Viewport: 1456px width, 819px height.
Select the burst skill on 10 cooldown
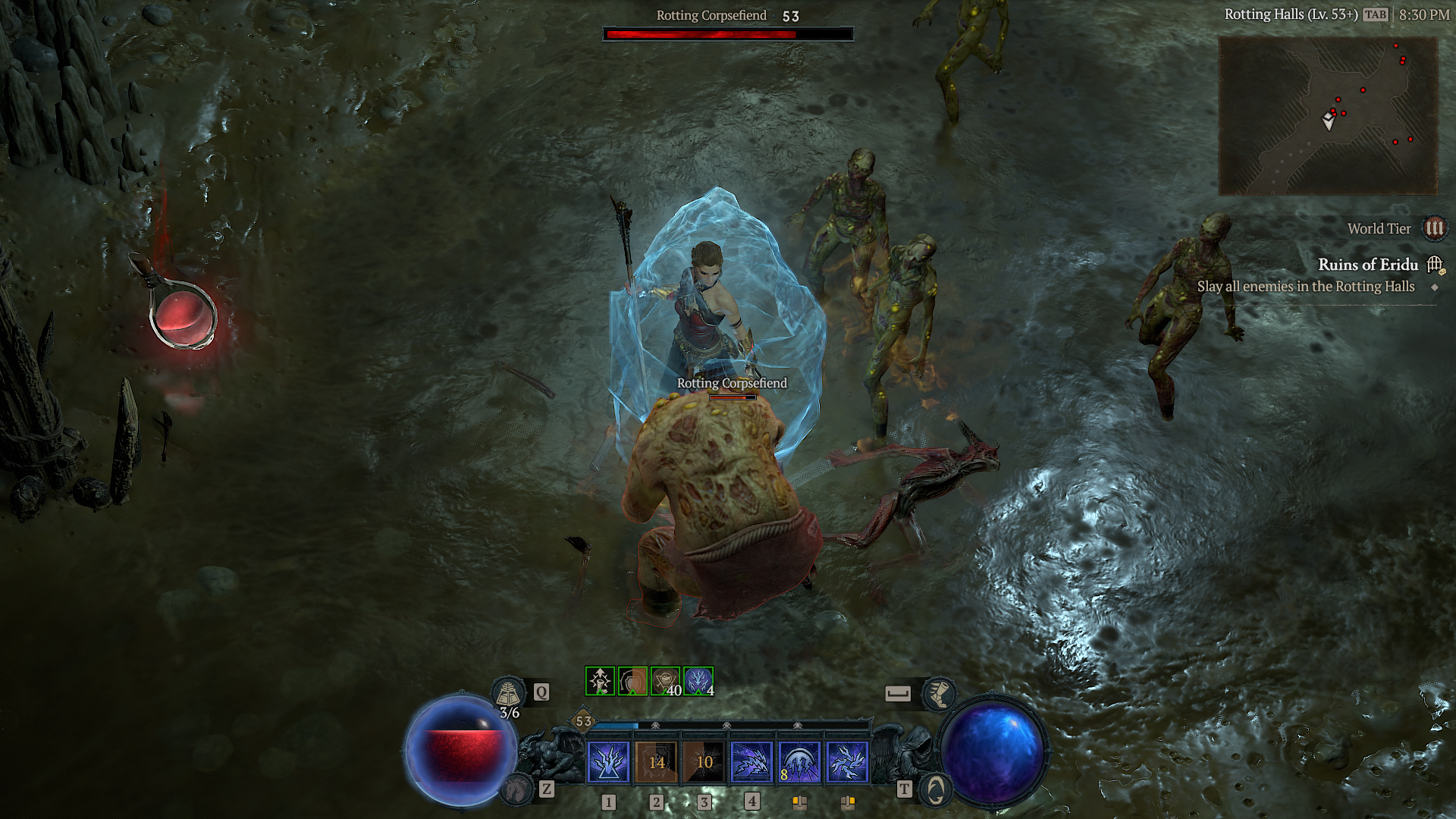pos(704,761)
